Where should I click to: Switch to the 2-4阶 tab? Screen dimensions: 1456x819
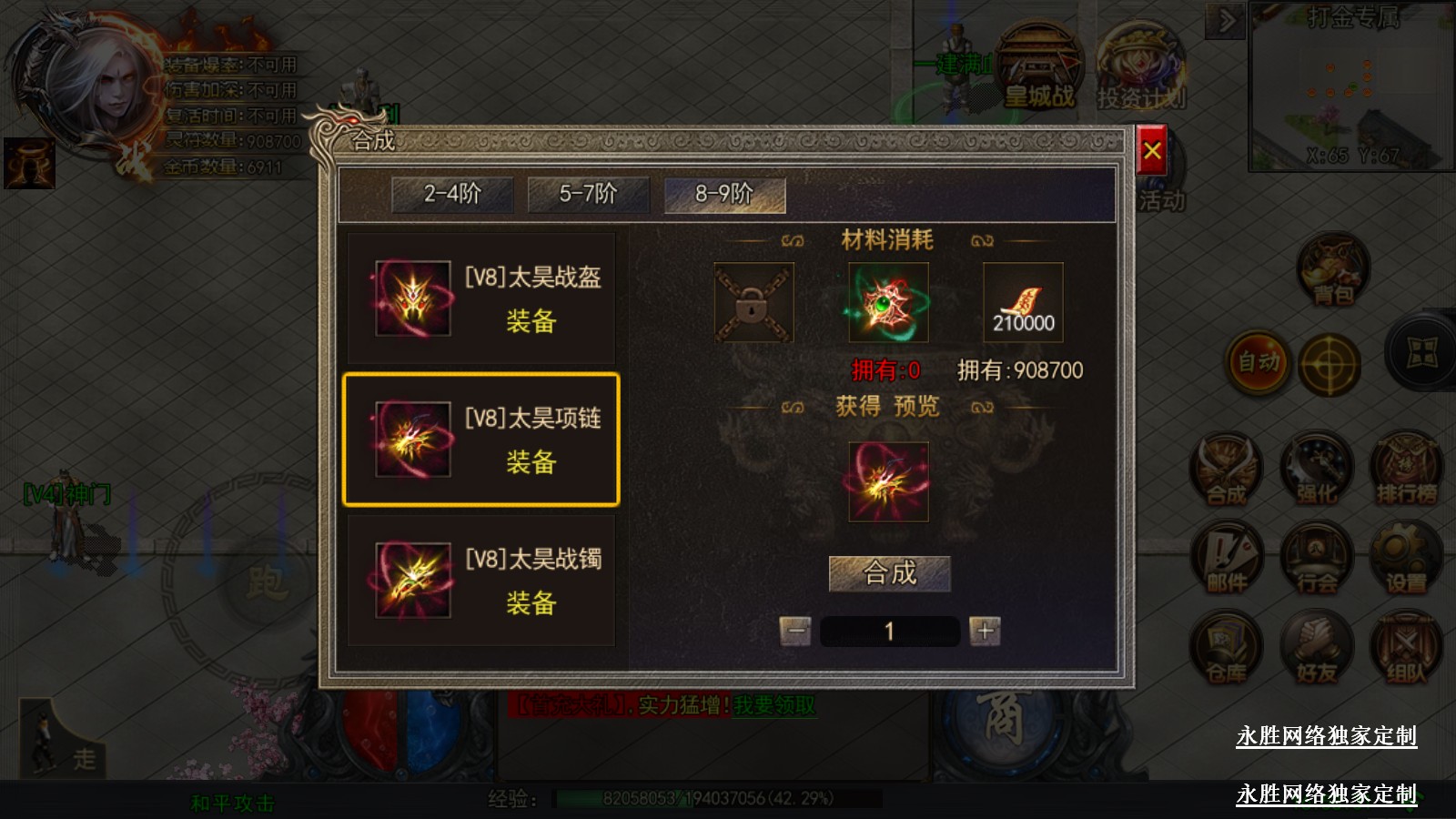452,194
